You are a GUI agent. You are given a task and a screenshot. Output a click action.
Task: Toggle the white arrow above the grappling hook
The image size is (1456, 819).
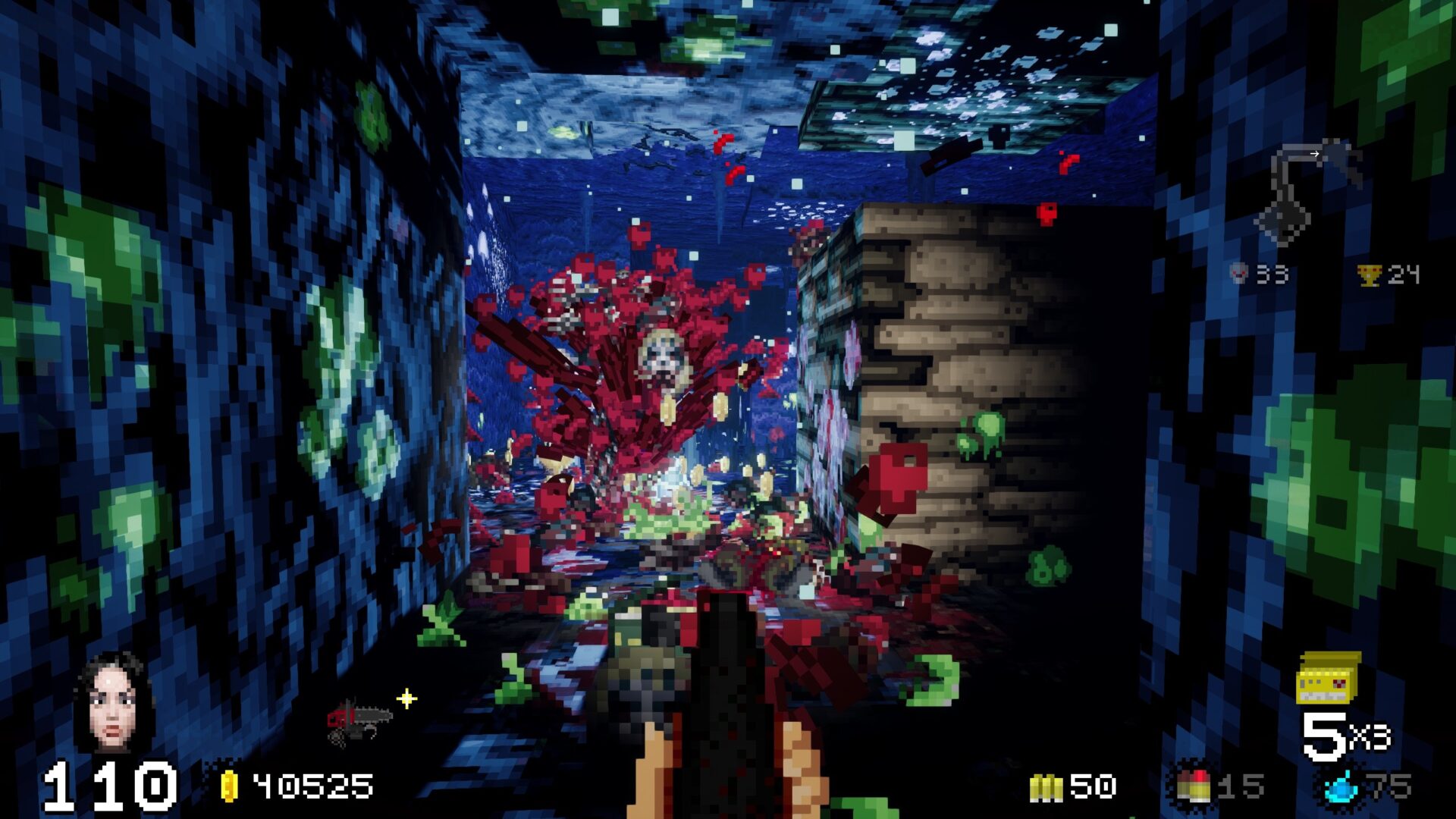pos(1313,152)
